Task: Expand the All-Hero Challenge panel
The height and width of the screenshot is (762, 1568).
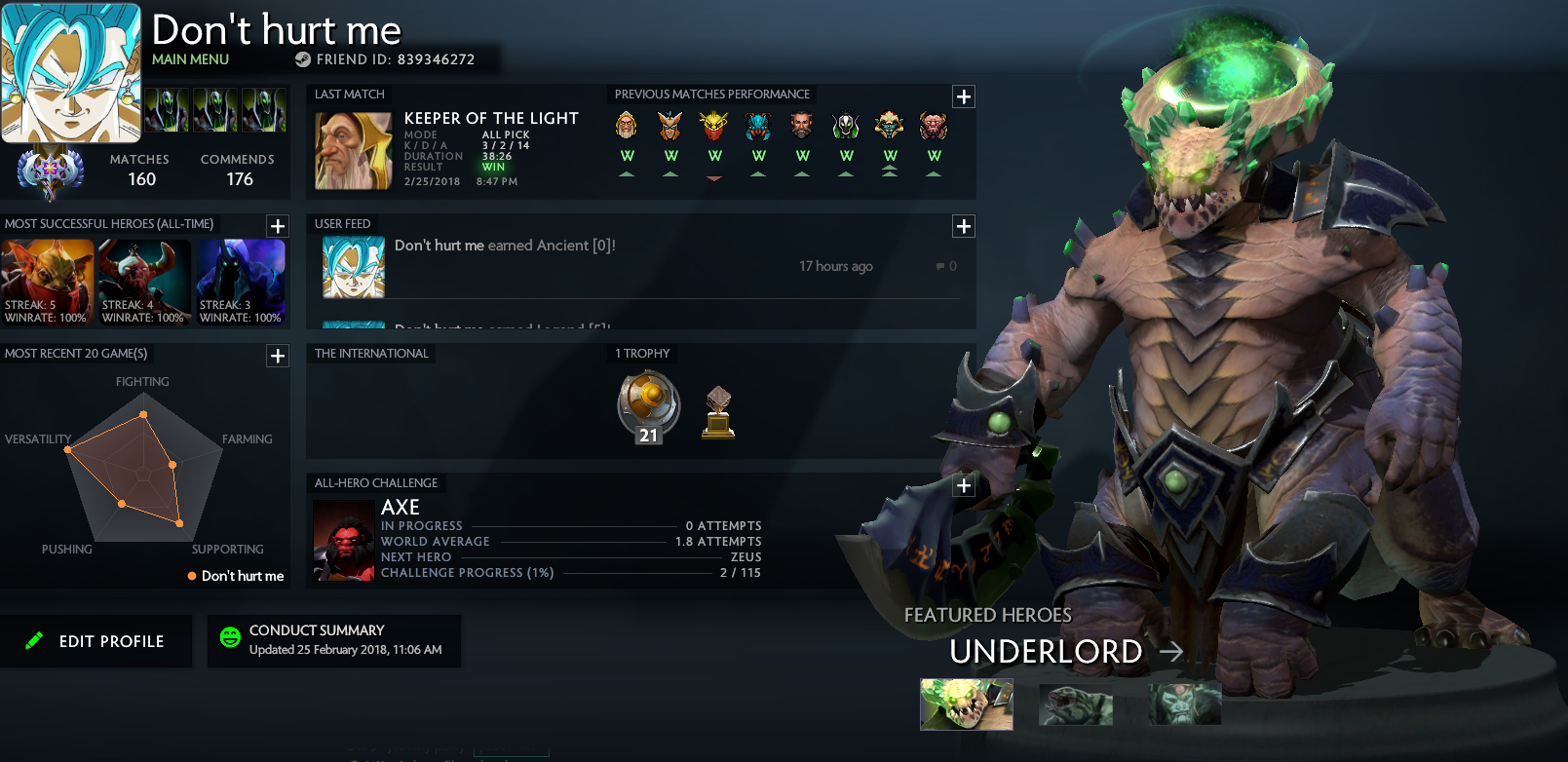Action: pos(964,485)
